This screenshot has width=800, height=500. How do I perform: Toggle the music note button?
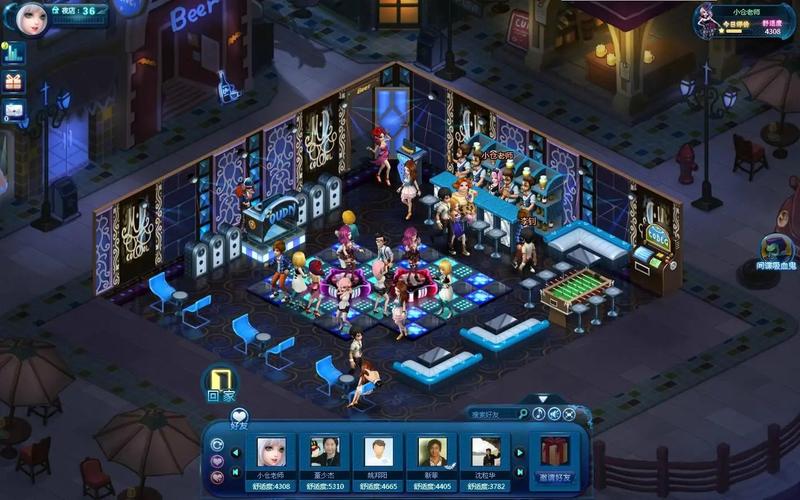pos(539,414)
